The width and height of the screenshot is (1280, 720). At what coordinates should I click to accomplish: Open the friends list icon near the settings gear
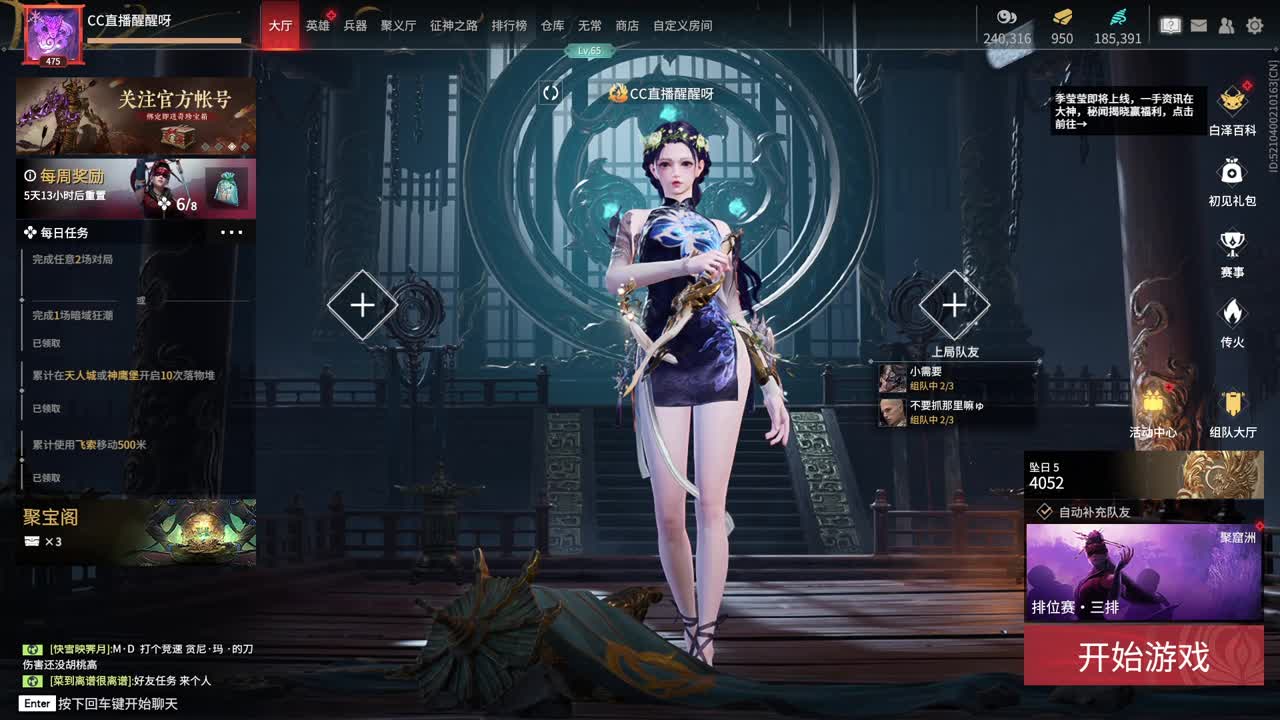tap(1225, 25)
